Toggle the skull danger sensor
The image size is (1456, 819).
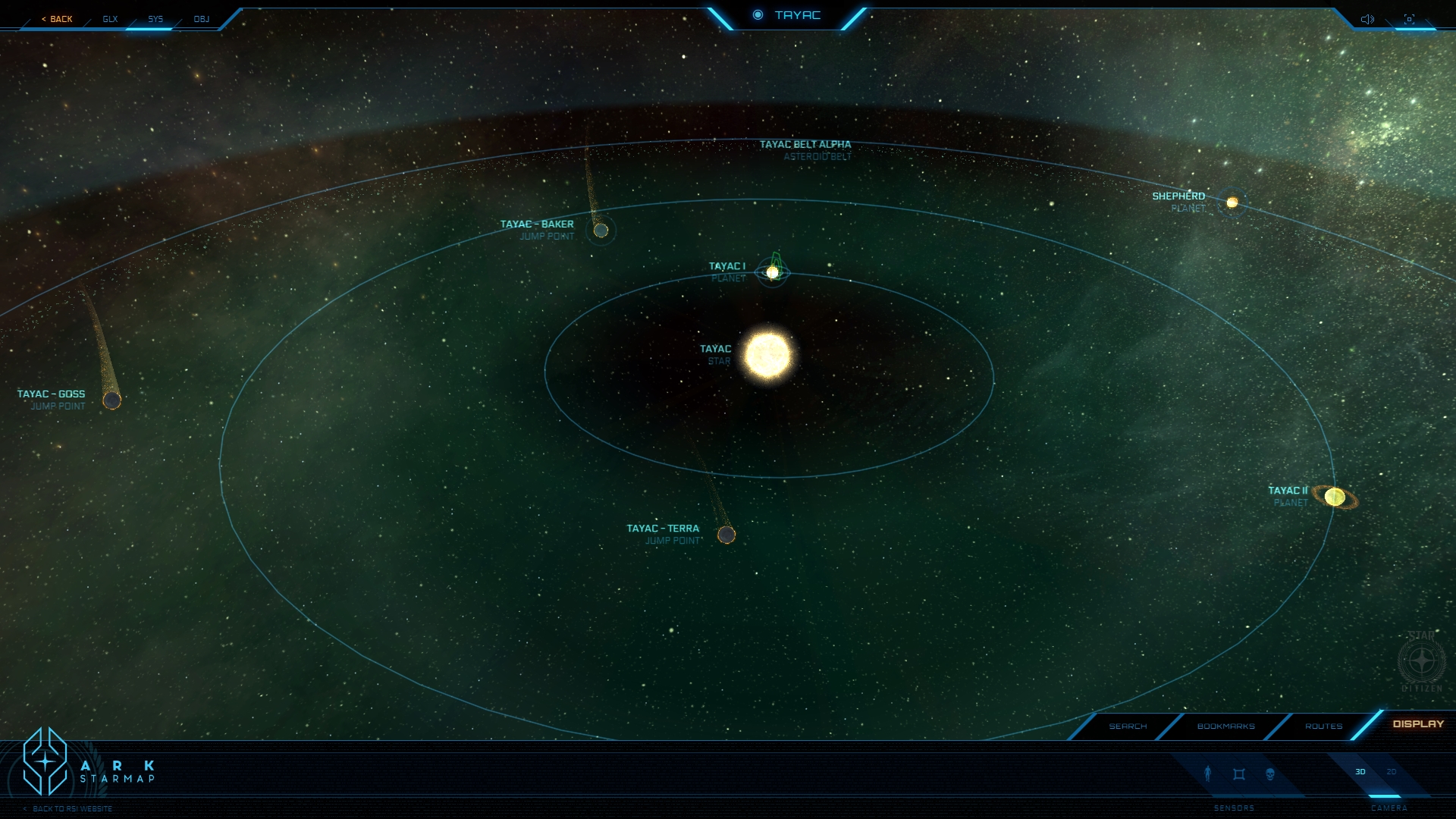click(x=1270, y=774)
